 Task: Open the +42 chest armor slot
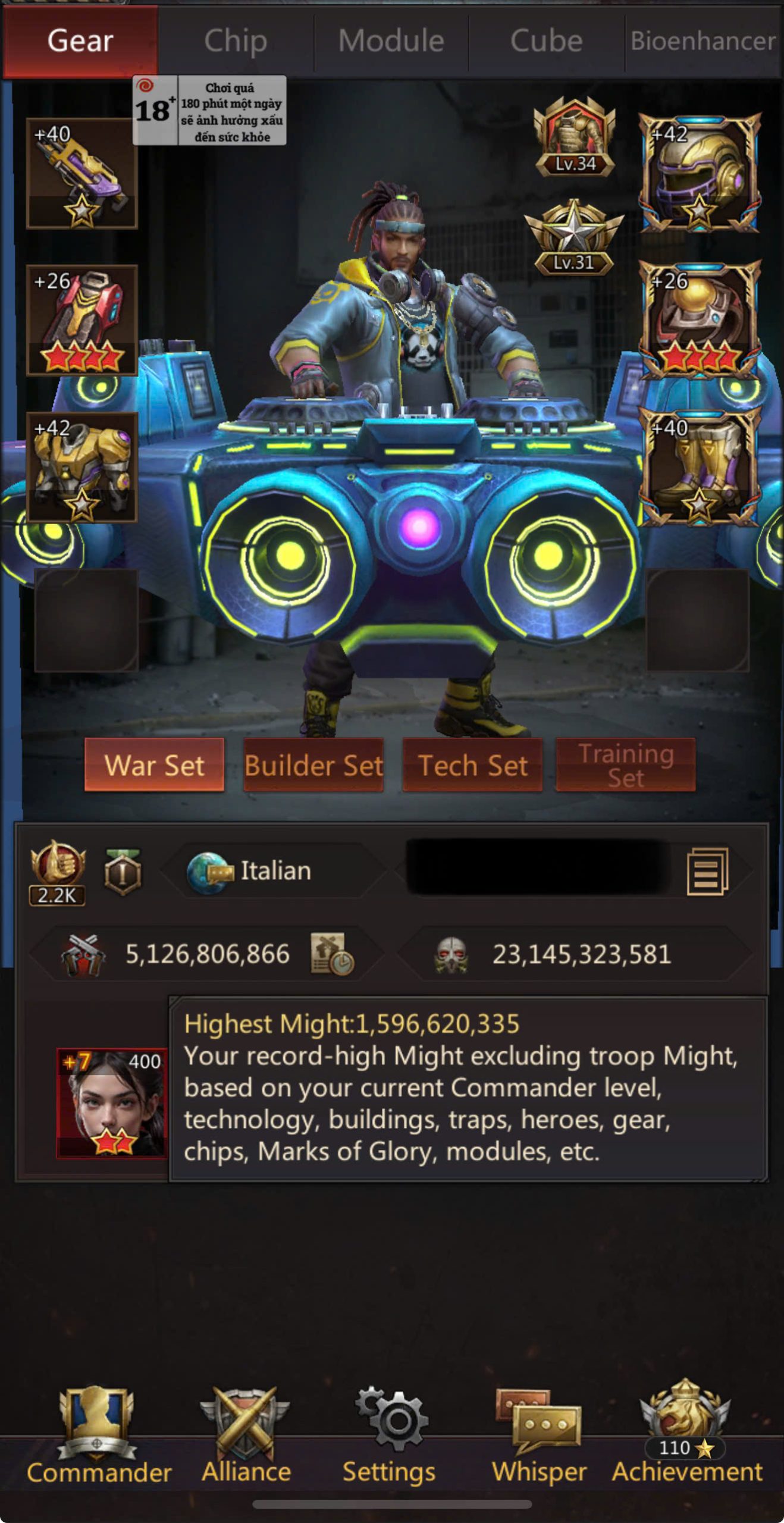coord(82,467)
